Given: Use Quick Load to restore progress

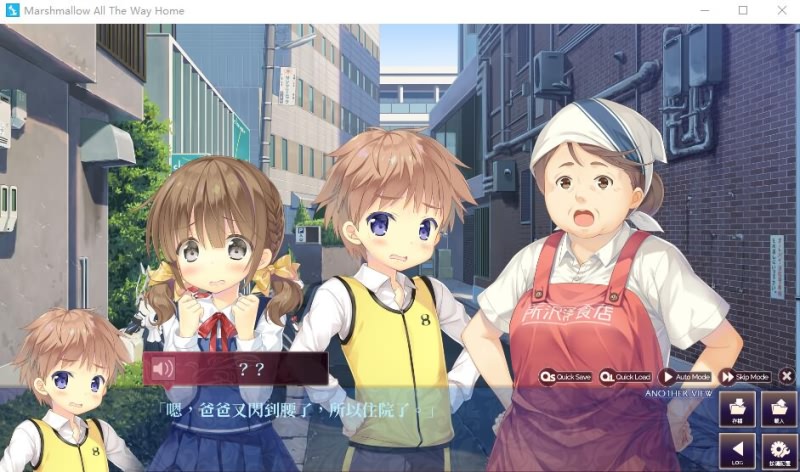Looking at the screenshot, I should pos(626,377).
